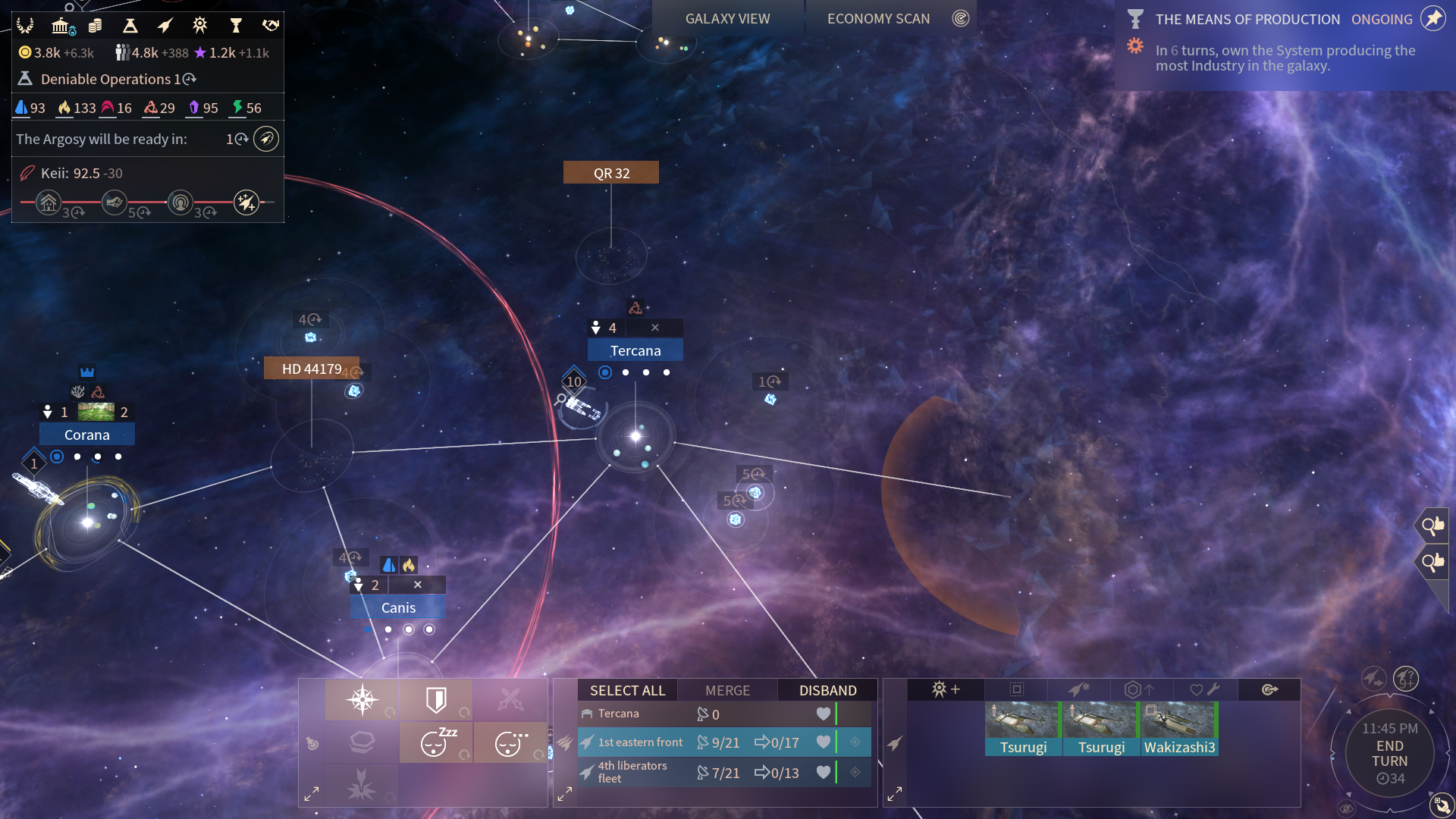Click the Argosy launch rocket button

point(266,139)
